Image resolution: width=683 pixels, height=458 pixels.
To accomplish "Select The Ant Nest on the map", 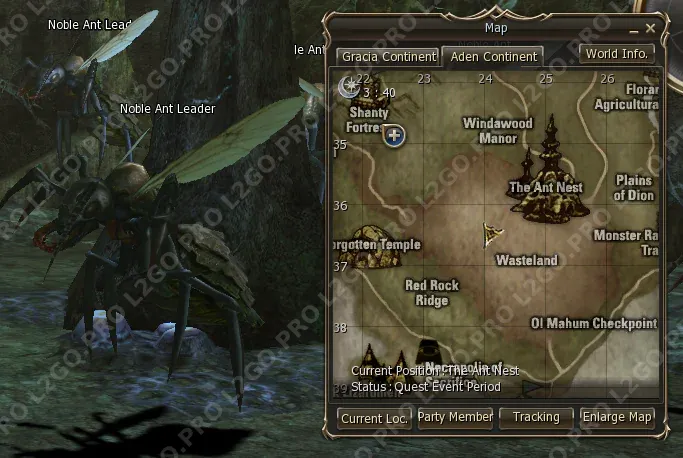I will coord(547,186).
